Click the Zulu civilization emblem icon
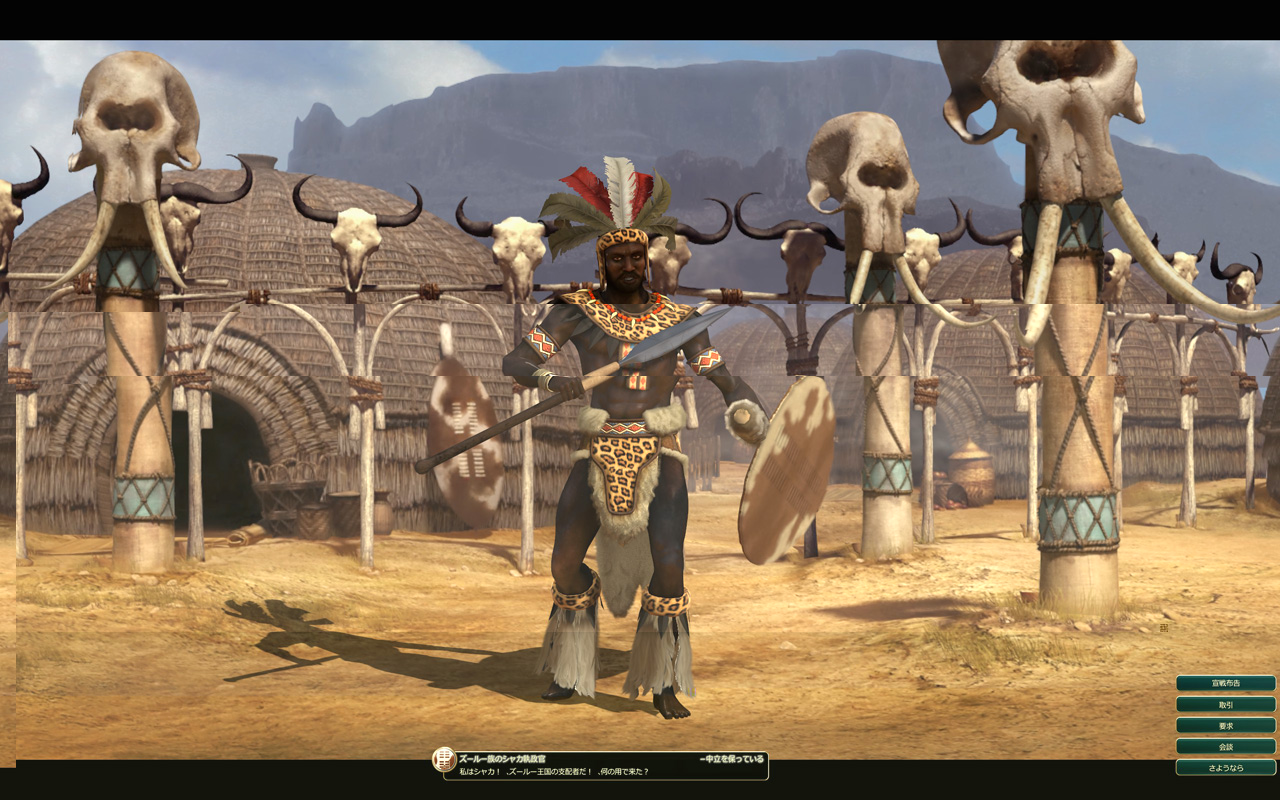 (x=444, y=760)
